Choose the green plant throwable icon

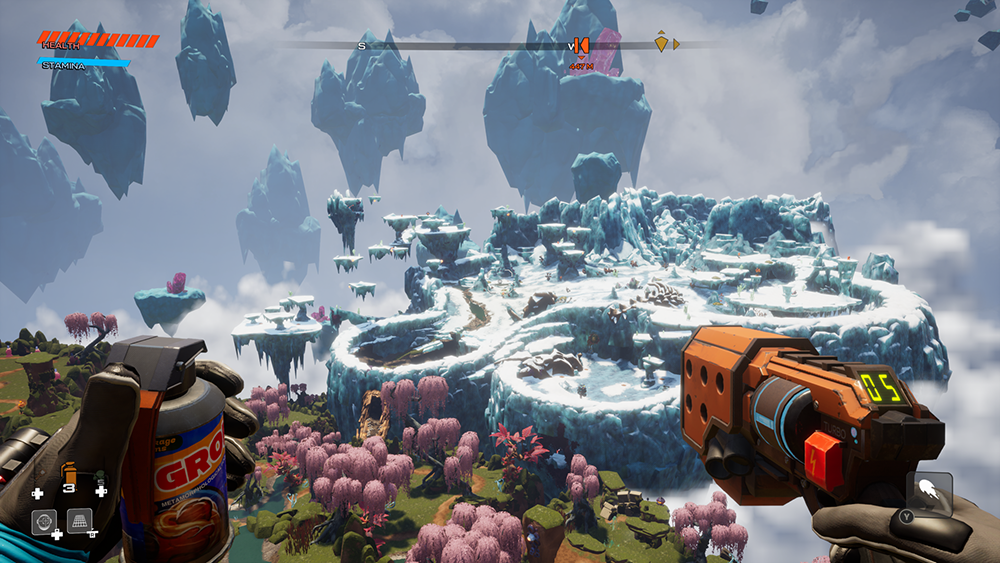[100, 478]
